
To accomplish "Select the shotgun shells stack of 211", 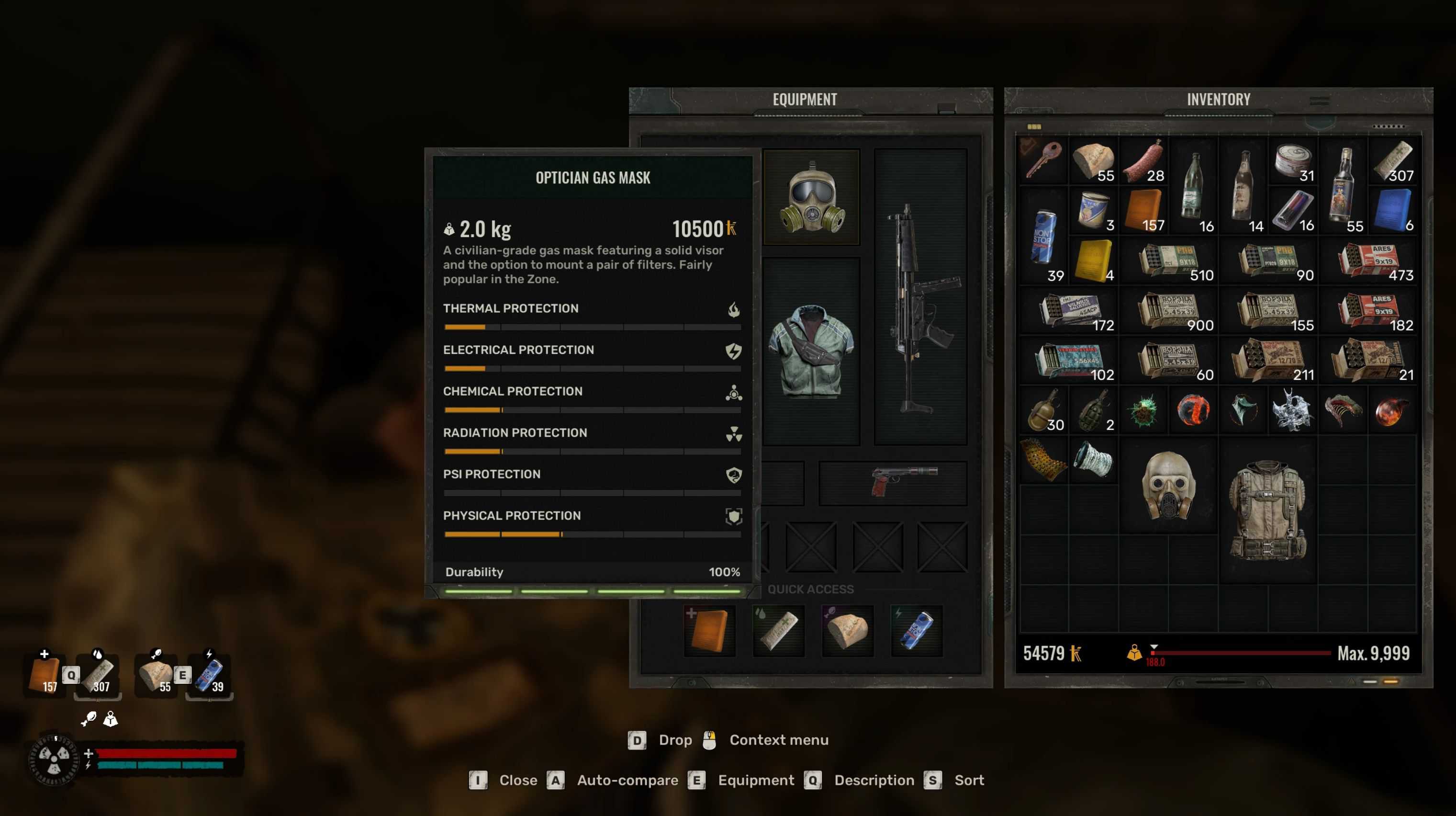I will (x=1268, y=360).
